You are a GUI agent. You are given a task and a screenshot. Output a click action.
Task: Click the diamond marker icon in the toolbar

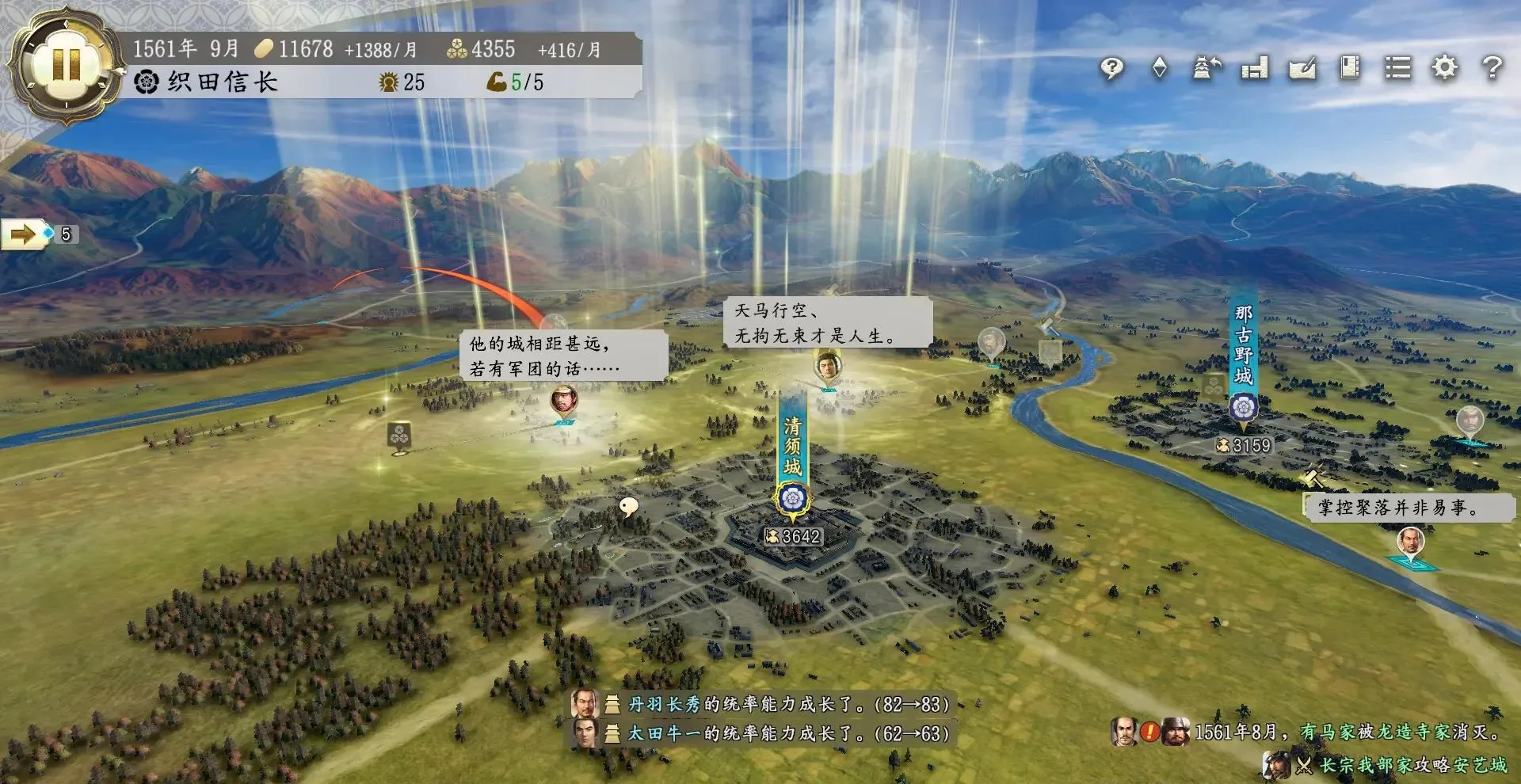tap(1160, 68)
